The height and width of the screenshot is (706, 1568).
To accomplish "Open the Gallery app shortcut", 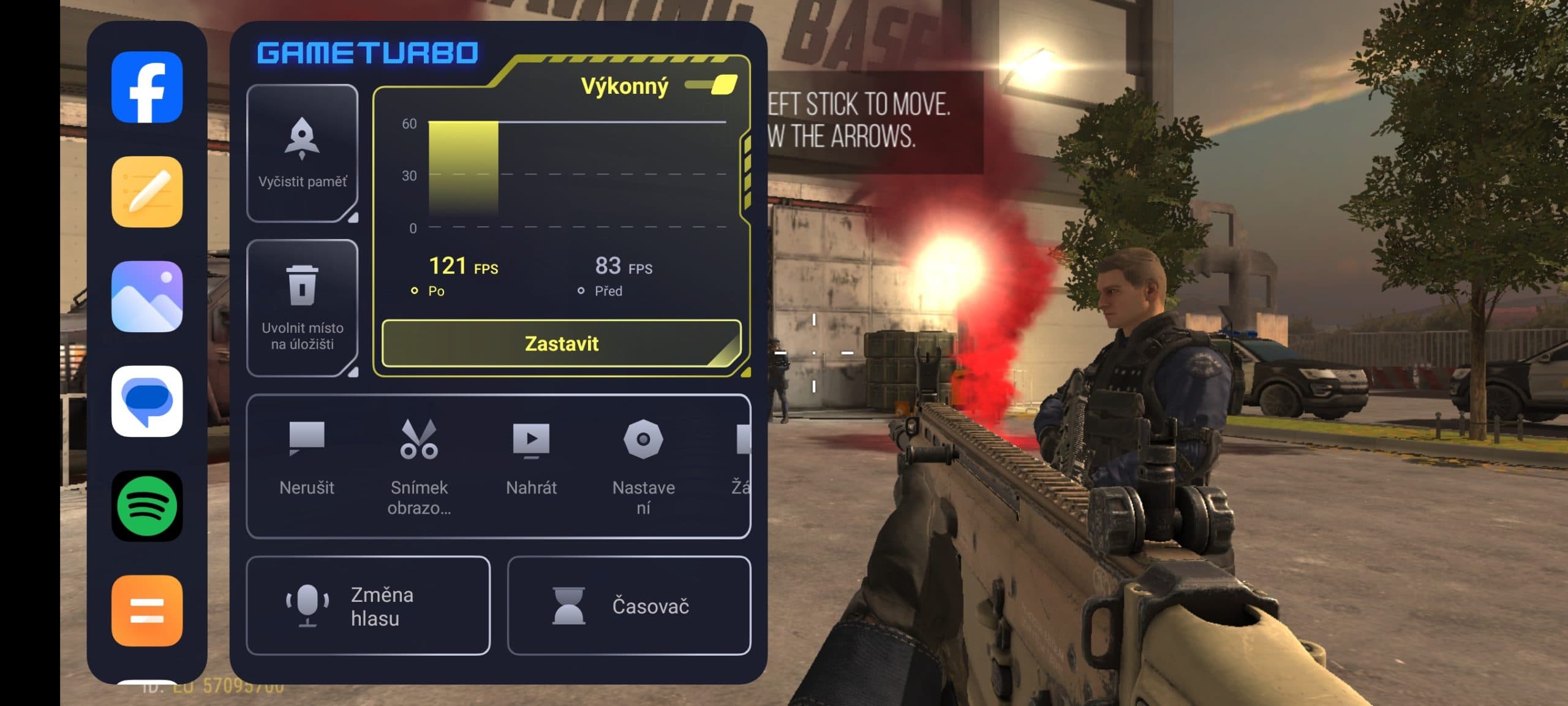I will click(x=147, y=297).
